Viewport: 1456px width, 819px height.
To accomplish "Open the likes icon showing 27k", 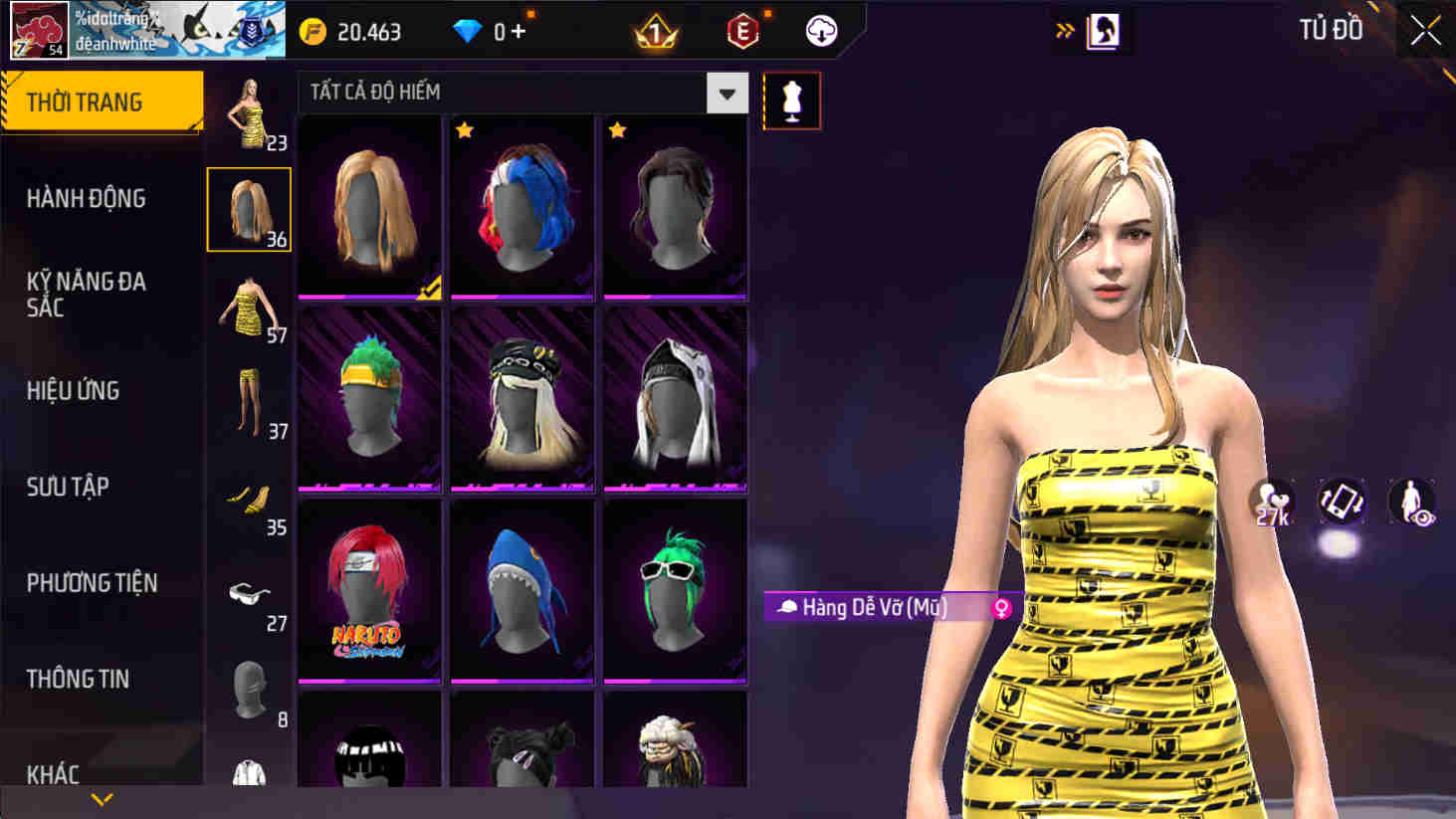I will (x=1271, y=504).
